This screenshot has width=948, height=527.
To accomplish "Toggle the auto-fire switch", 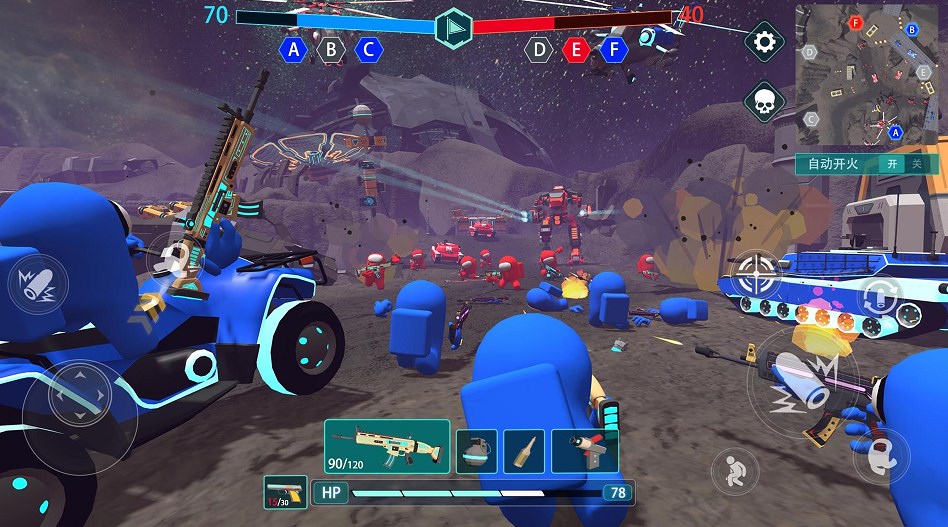I will pos(902,164).
